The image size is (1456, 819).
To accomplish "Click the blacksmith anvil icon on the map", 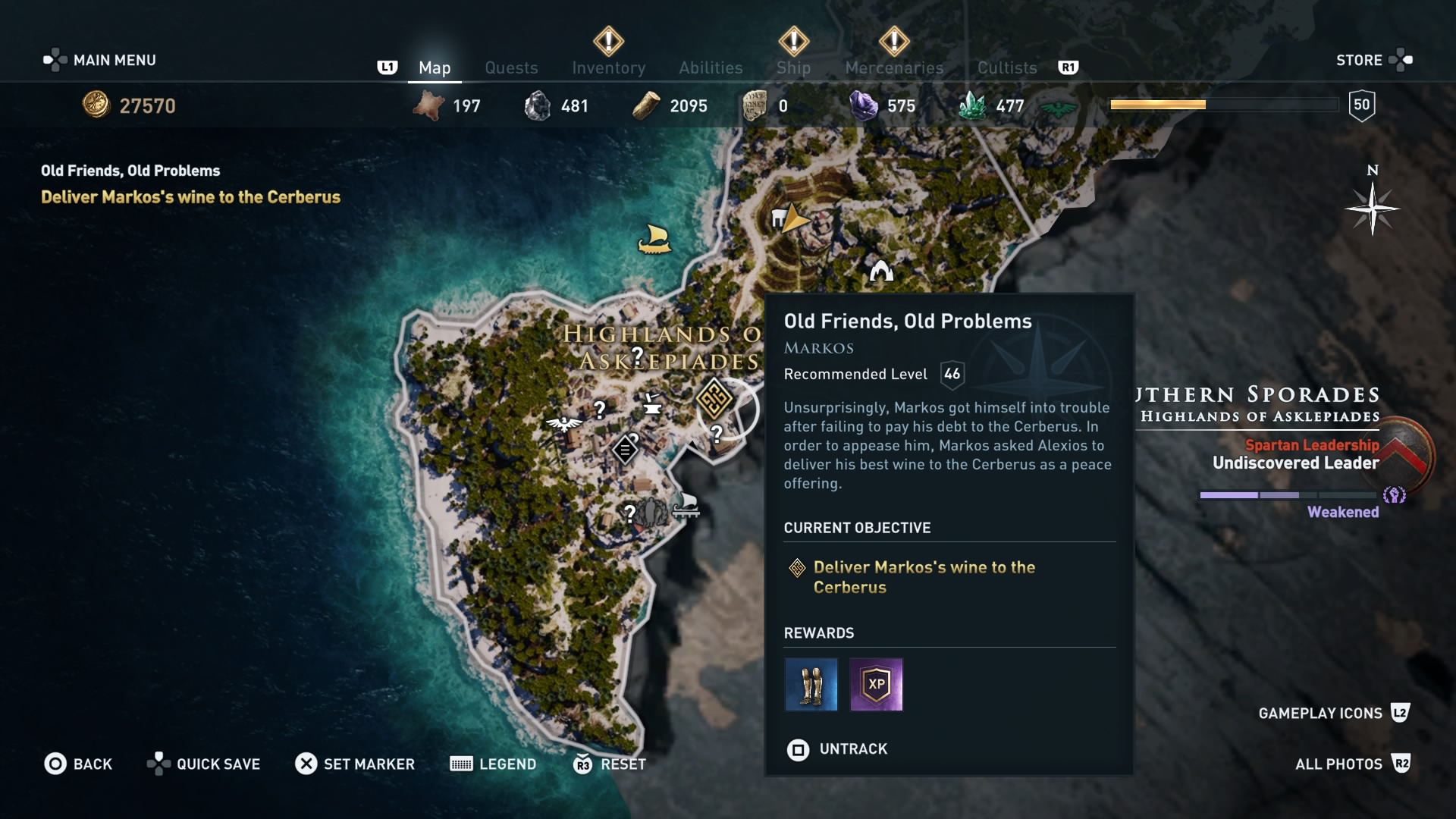I will (654, 407).
